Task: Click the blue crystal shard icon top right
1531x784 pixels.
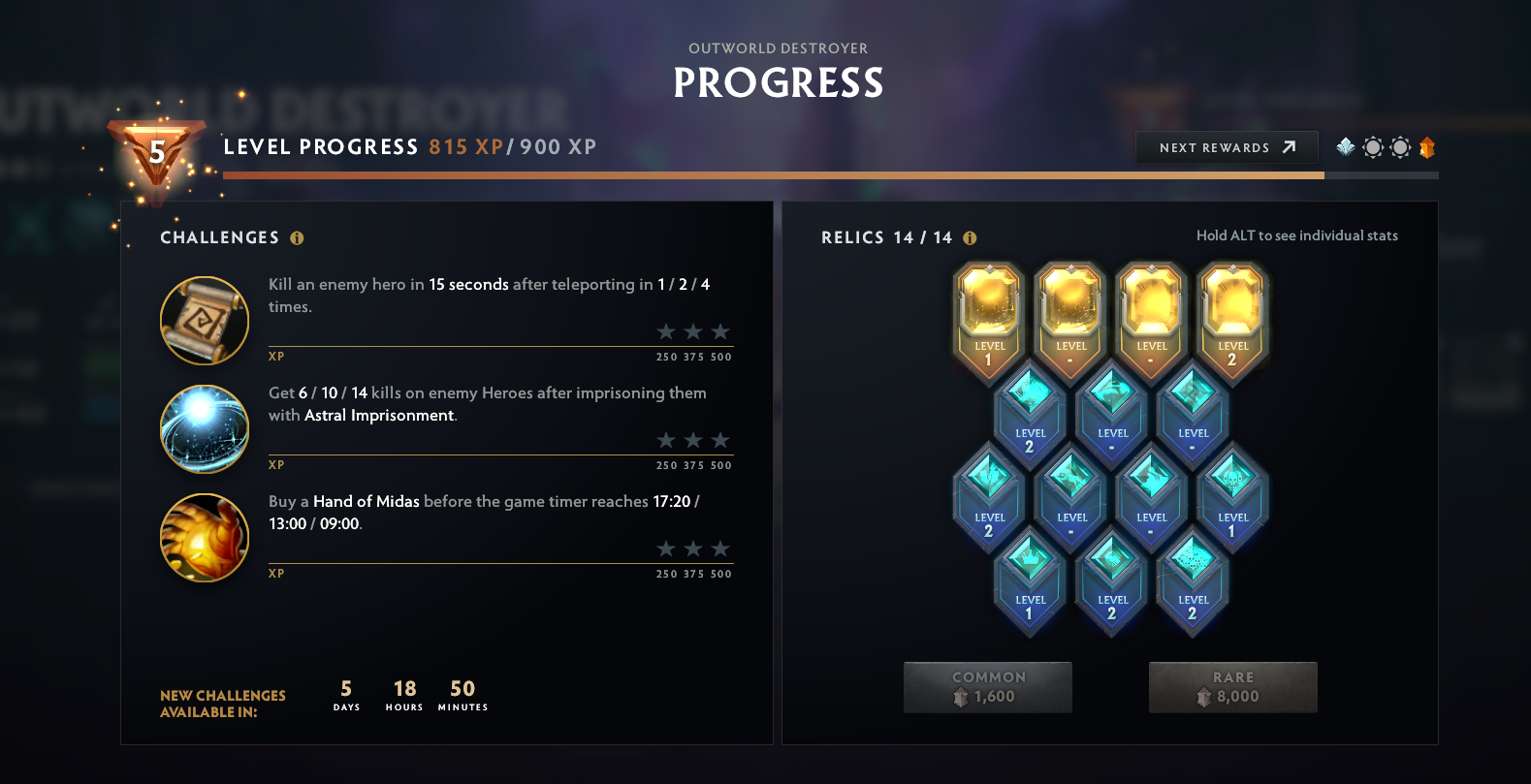Action: pyautogui.click(x=1344, y=147)
